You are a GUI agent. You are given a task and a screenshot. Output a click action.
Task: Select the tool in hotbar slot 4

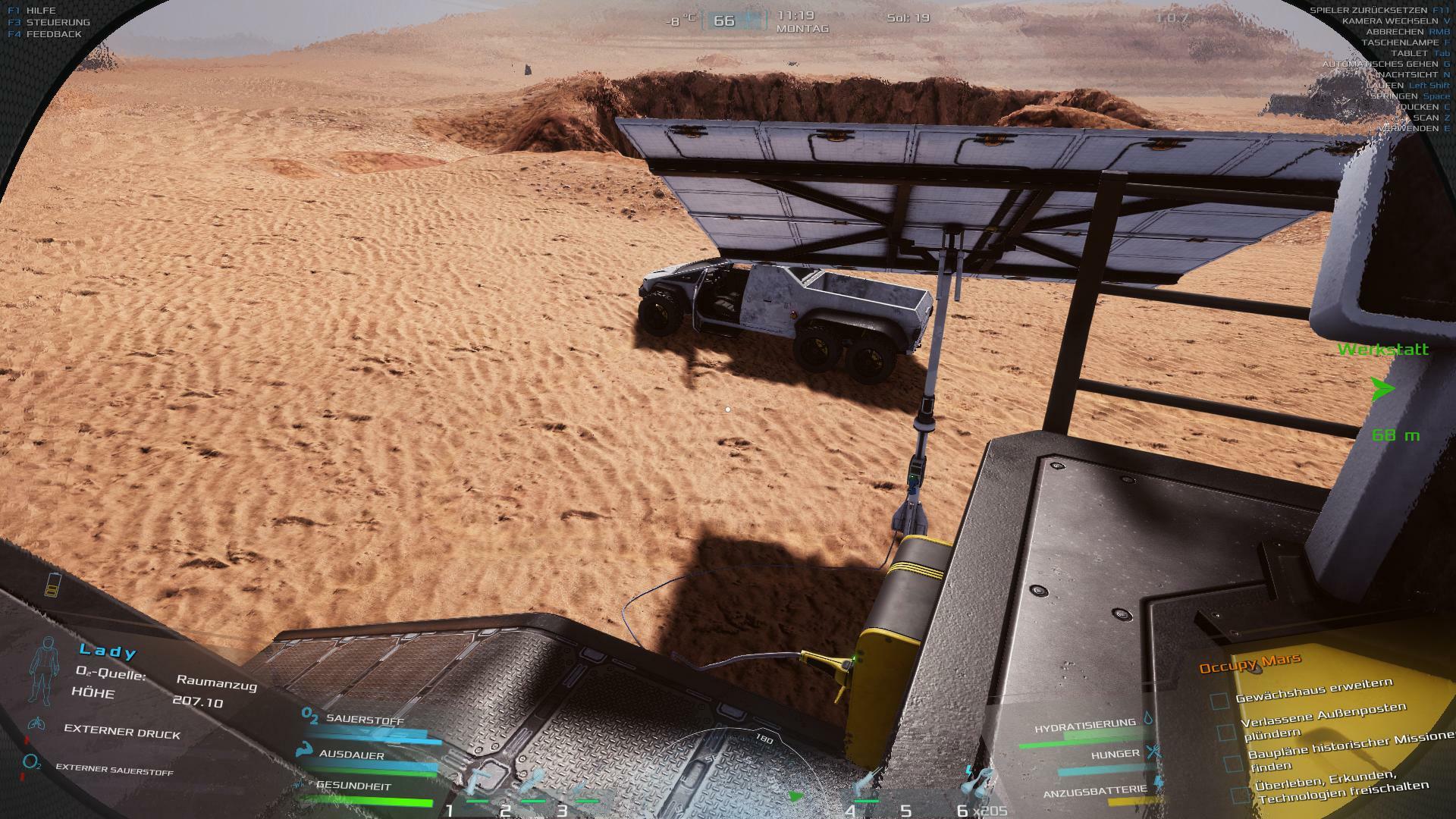point(868,784)
